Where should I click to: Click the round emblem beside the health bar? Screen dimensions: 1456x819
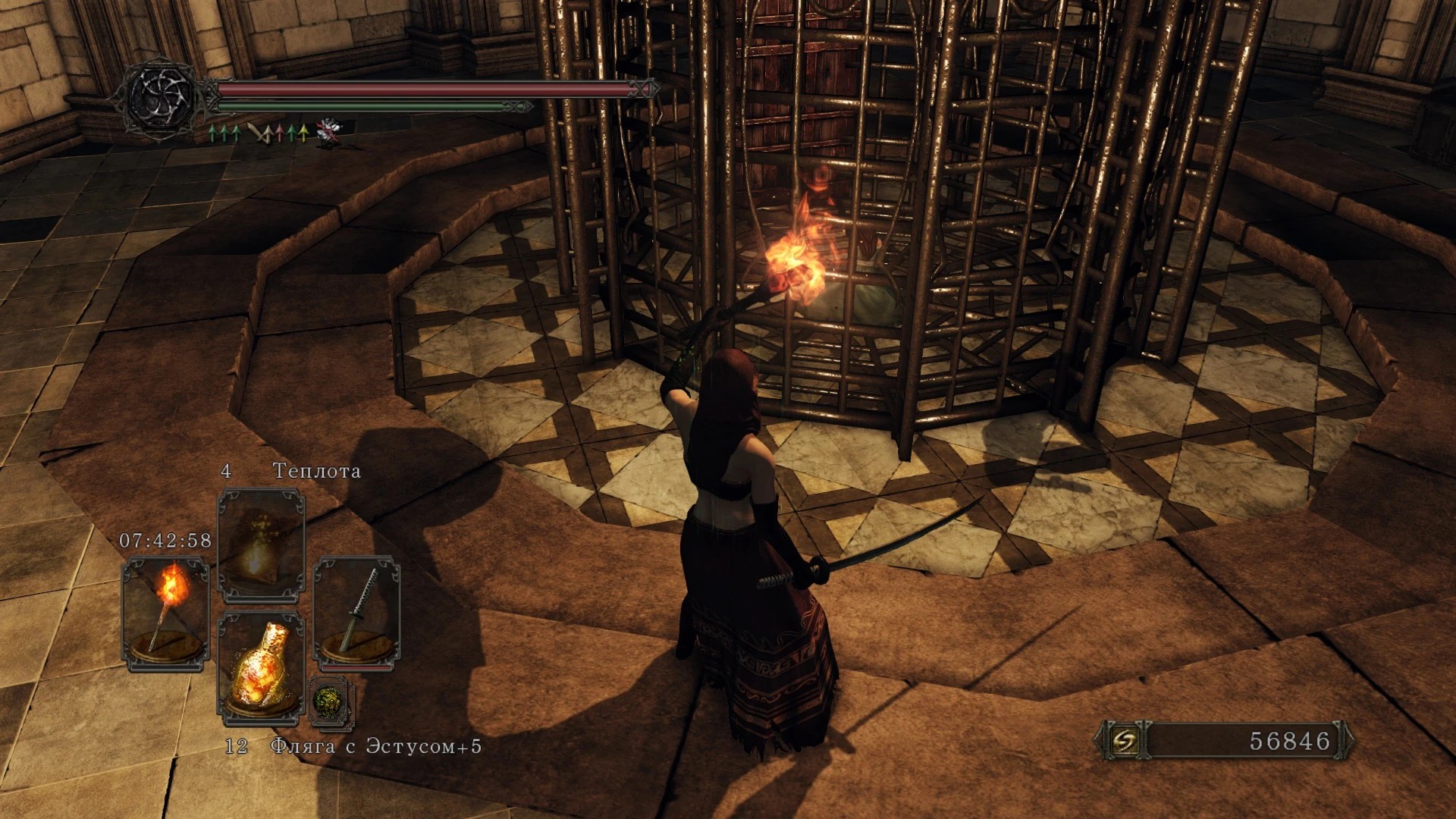click(162, 97)
